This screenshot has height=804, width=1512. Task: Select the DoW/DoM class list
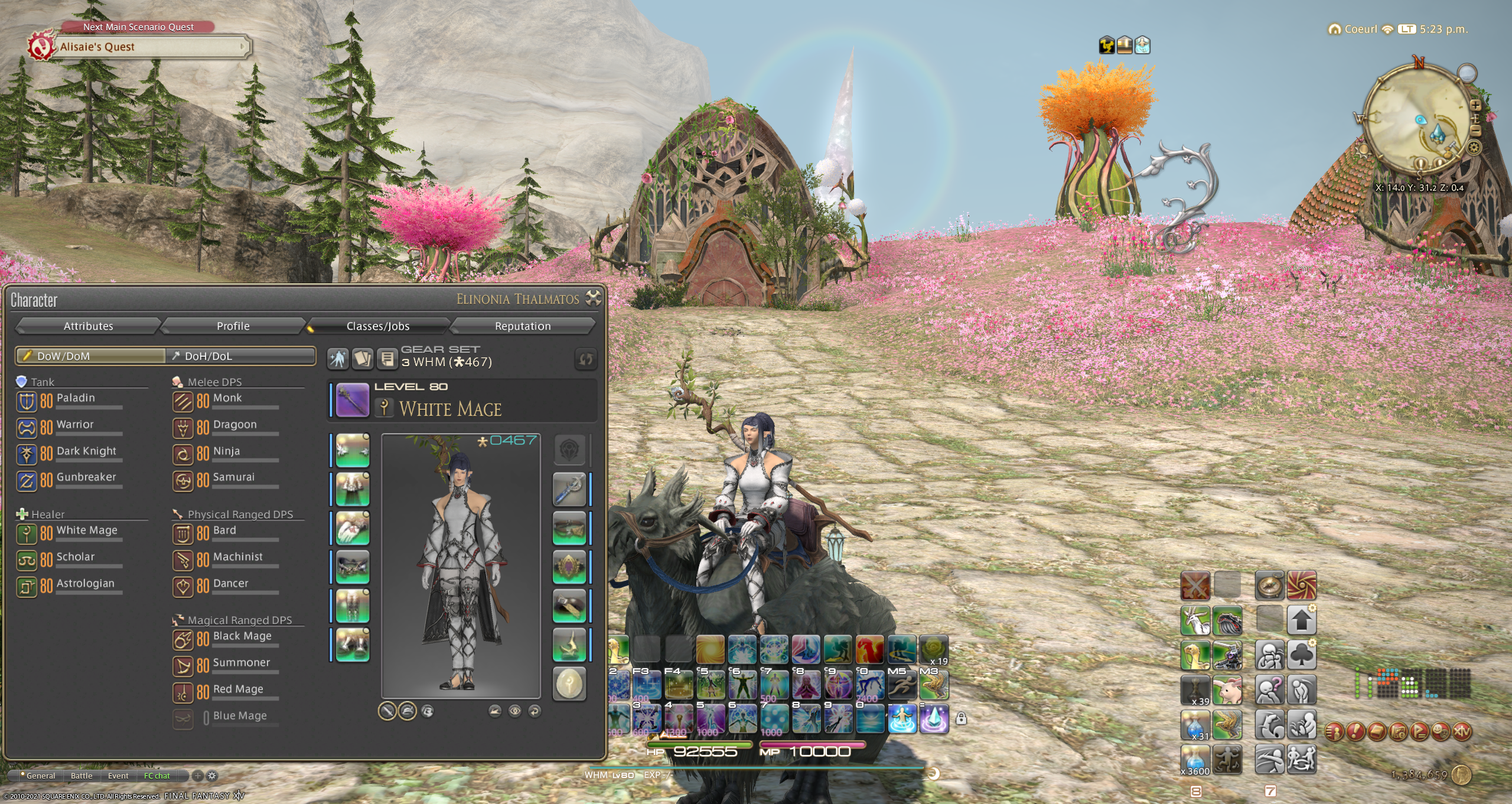91,356
